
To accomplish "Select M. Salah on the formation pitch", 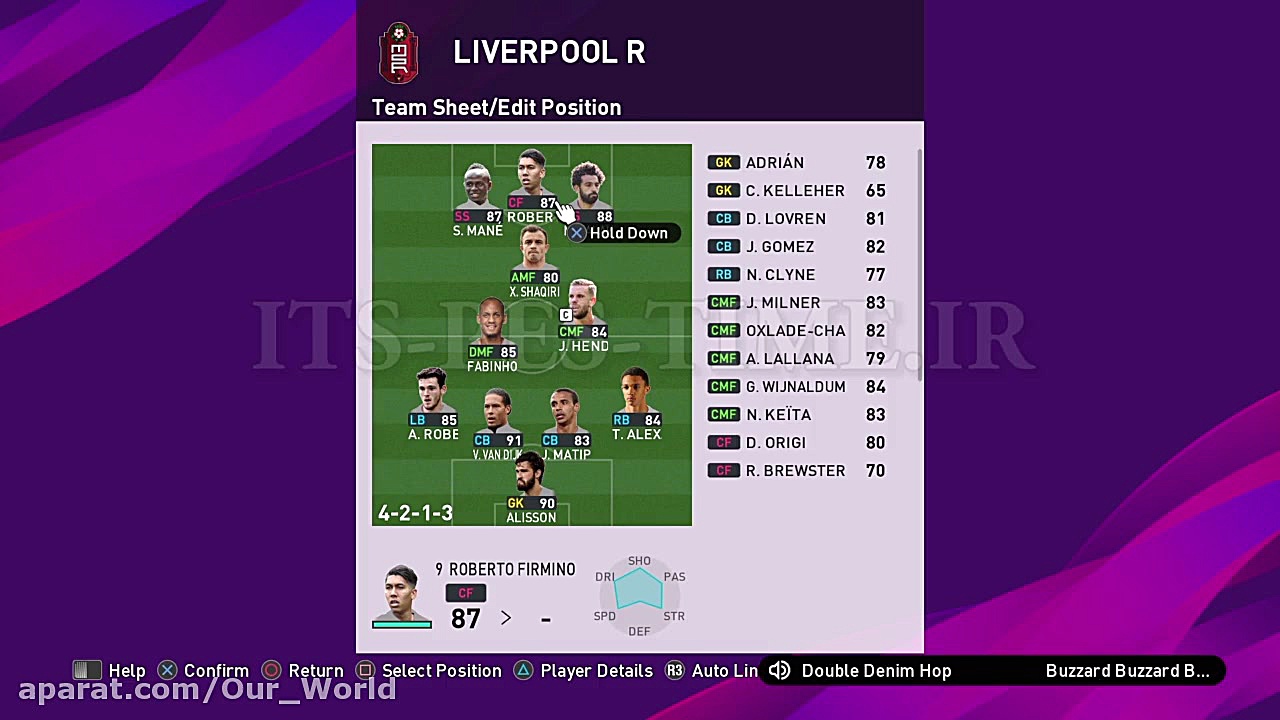I will pyautogui.click(x=588, y=185).
